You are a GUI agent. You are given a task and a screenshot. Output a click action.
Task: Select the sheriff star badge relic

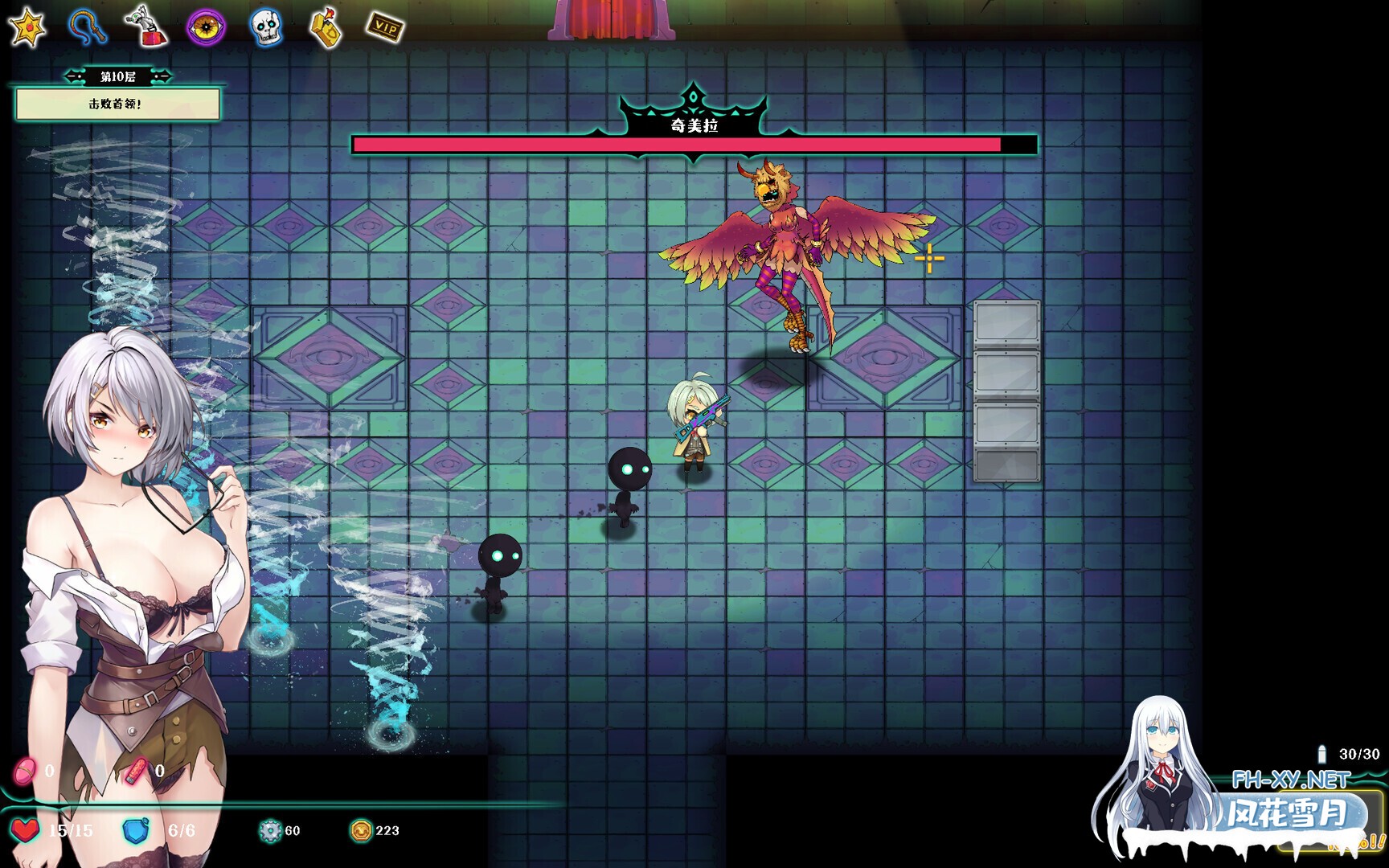click(x=27, y=27)
